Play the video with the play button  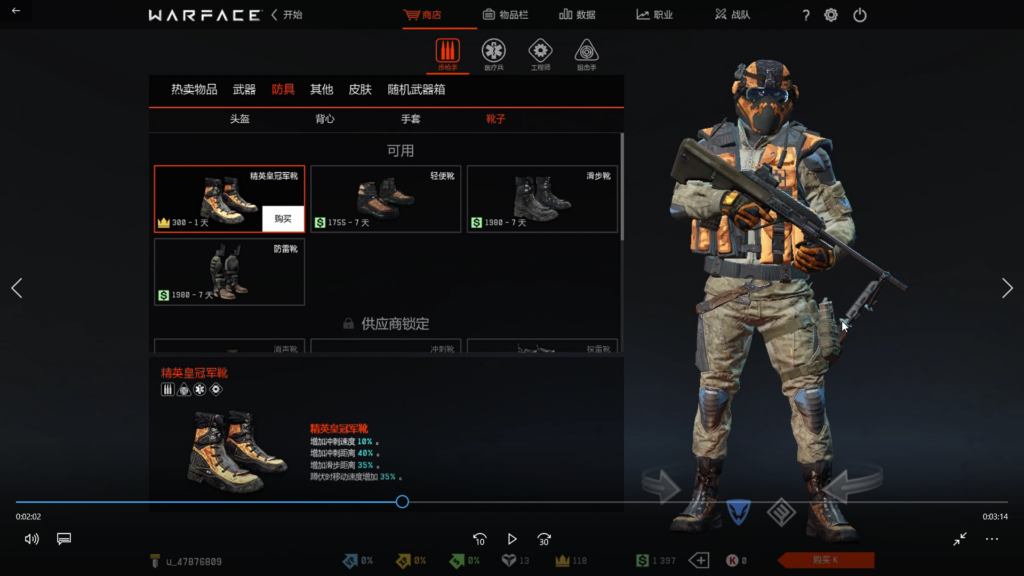[512, 539]
